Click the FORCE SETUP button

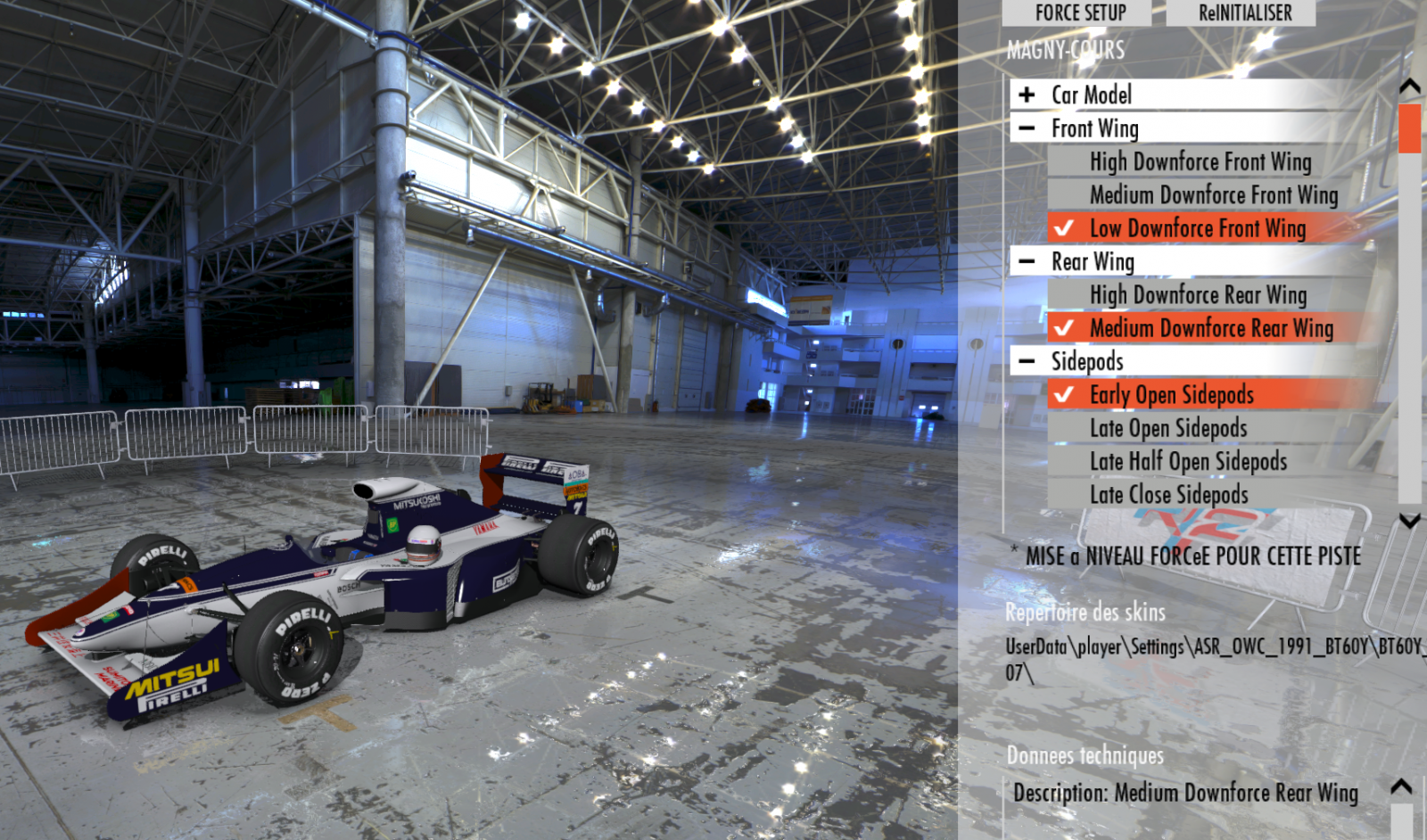click(1080, 12)
